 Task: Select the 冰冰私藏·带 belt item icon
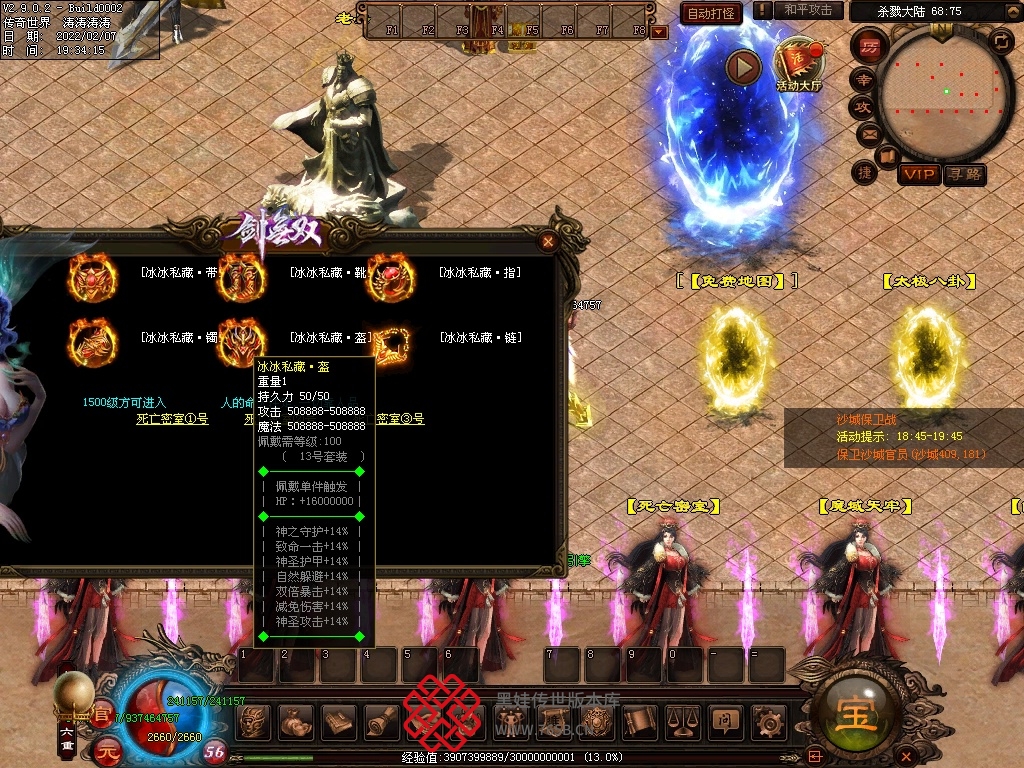pyautogui.click(x=92, y=276)
